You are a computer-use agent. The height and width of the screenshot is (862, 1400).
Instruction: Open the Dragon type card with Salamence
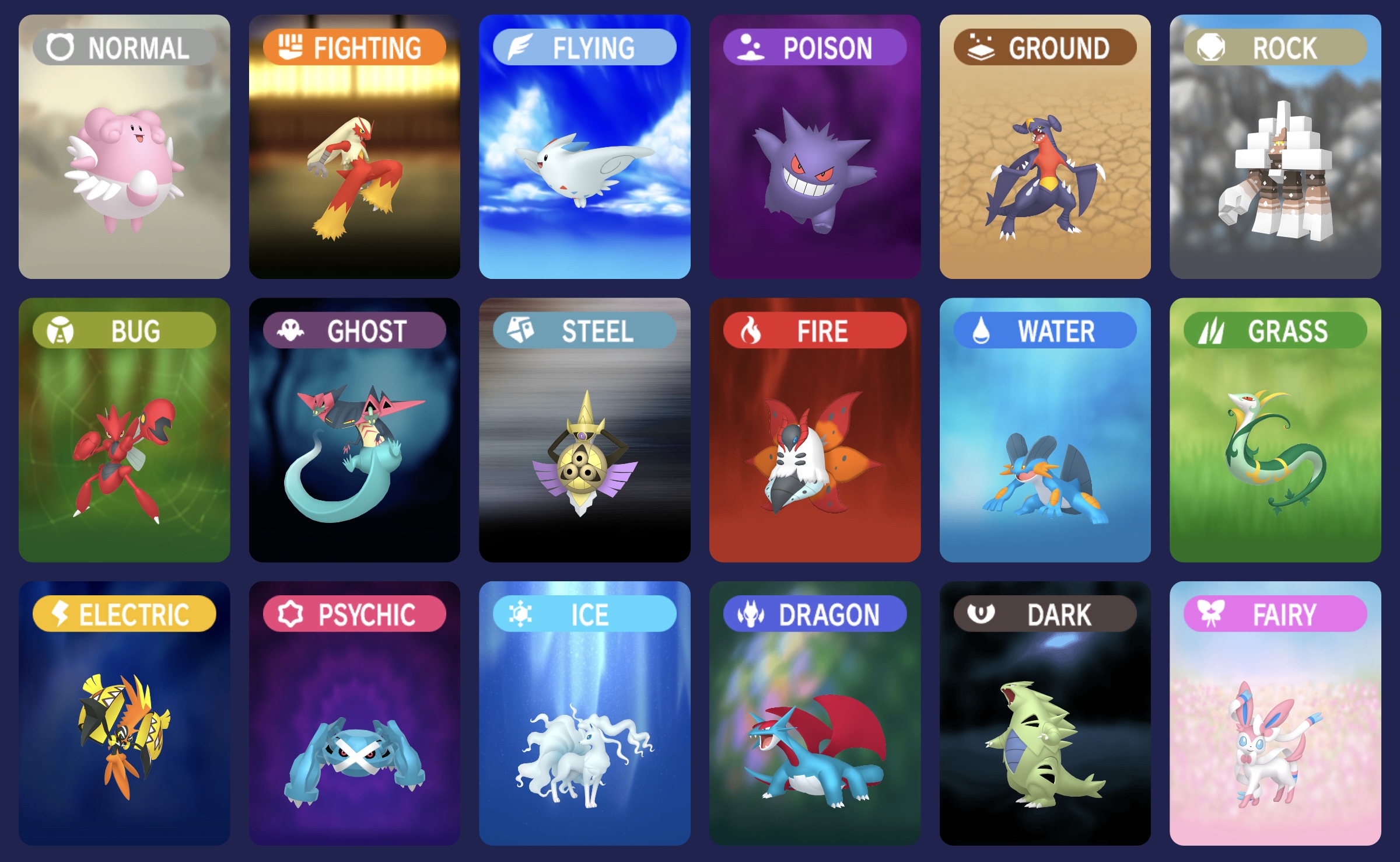click(x=815, y=713)
